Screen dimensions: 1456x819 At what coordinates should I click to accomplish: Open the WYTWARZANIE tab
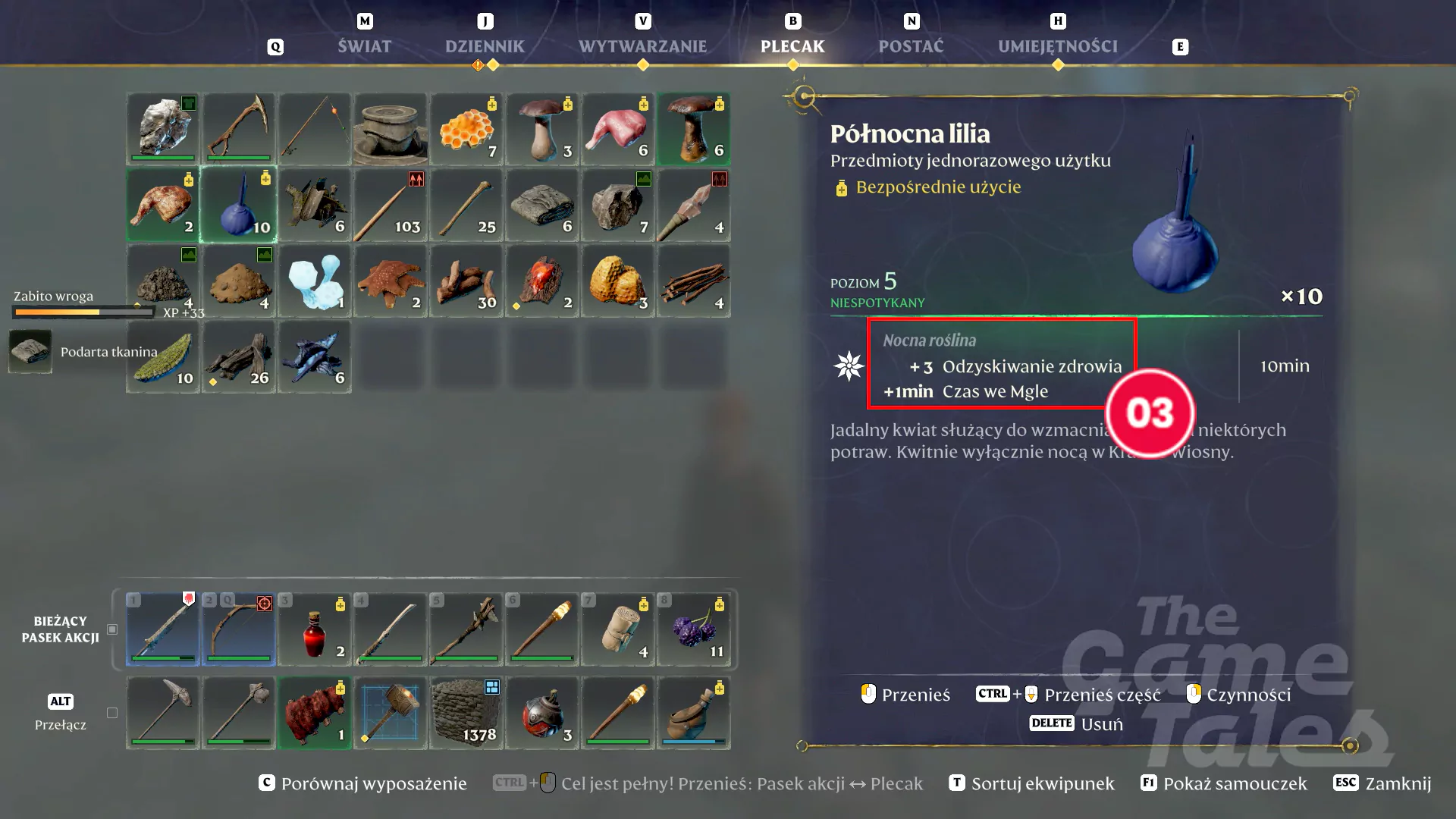click(642, 45)
